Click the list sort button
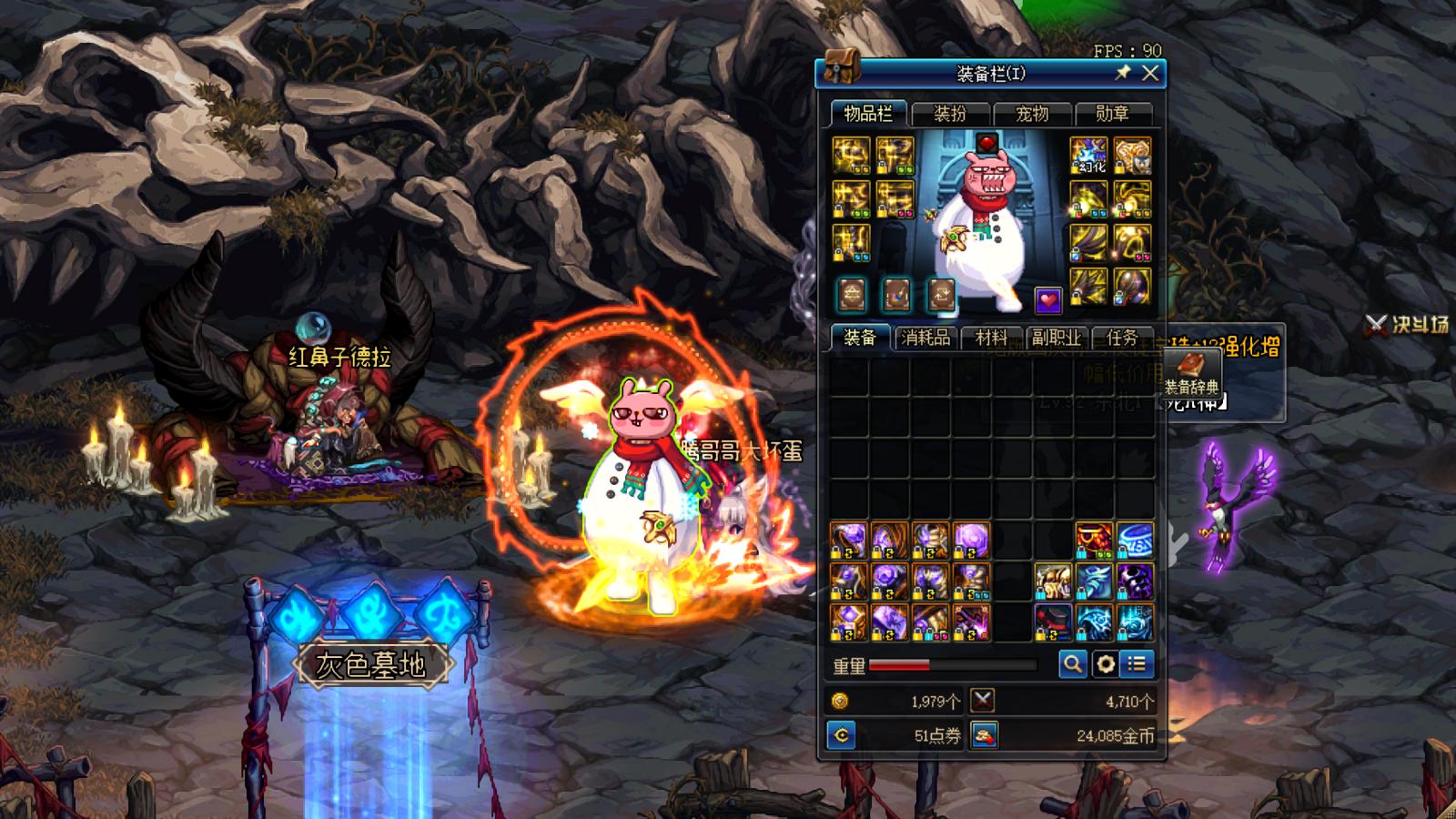This screenshot has width=1456, height=819. [1137, 664]
